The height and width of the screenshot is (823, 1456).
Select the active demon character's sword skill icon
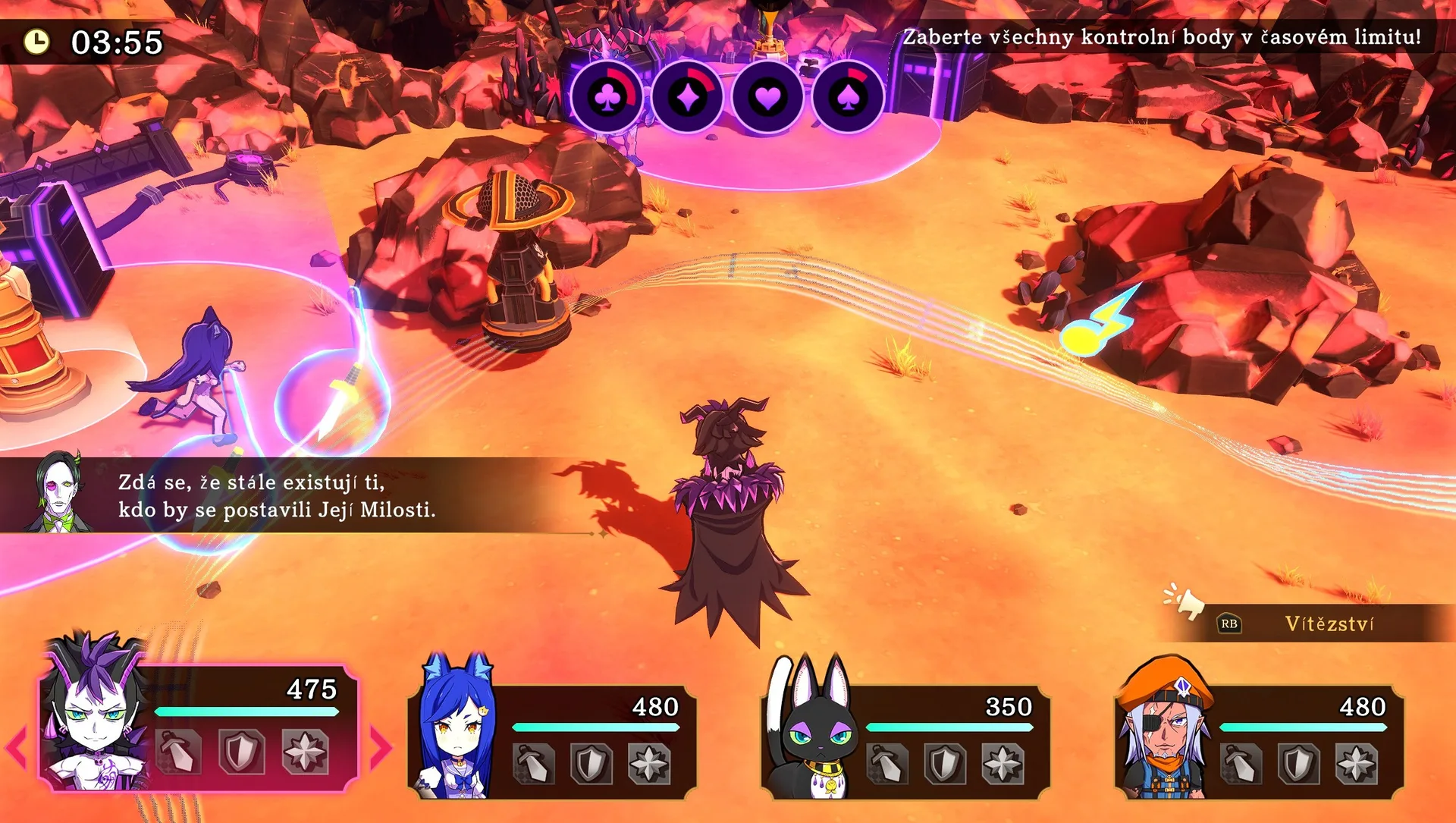179,752
